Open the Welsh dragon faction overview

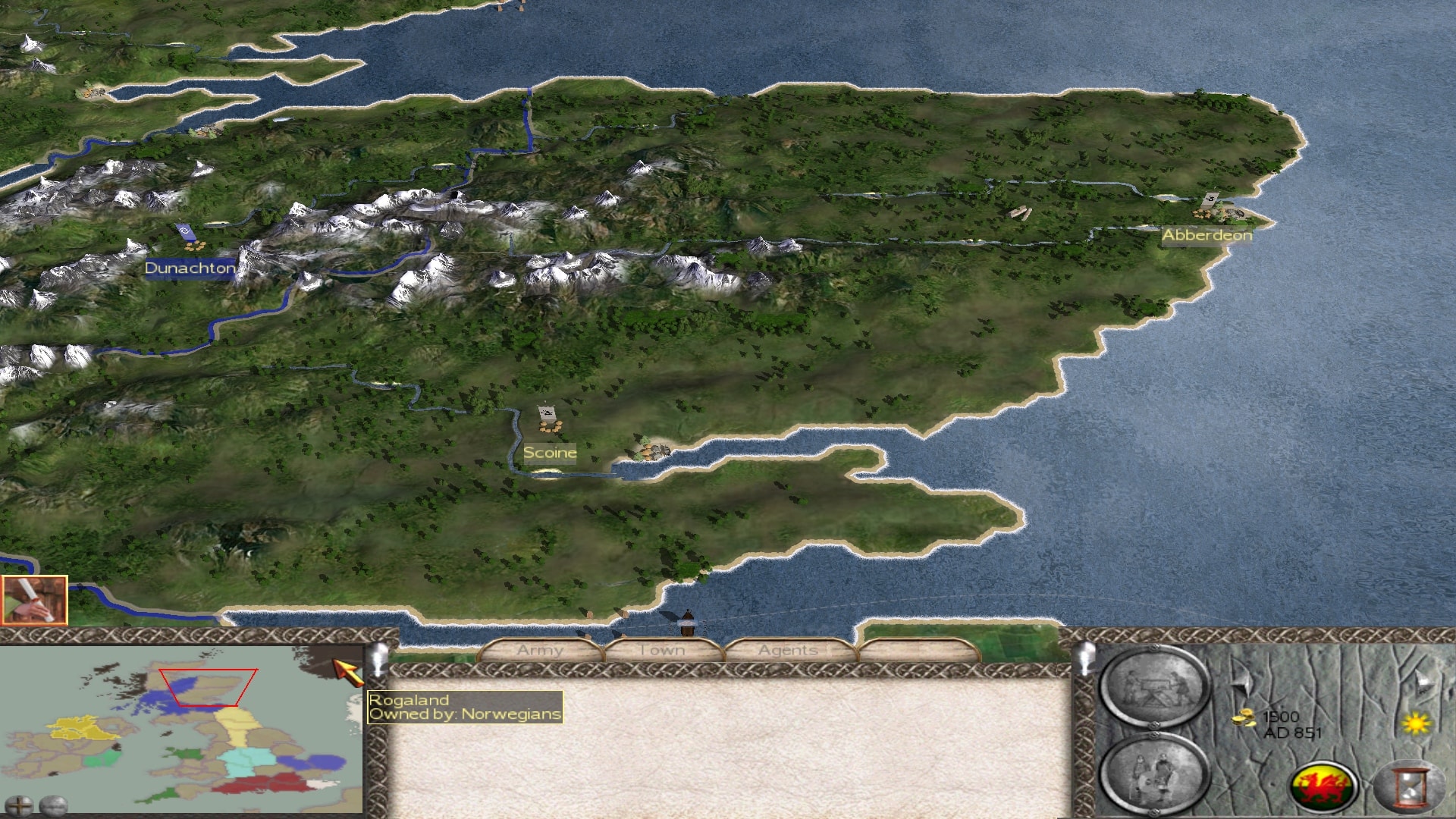click(x=1324, y=786)
